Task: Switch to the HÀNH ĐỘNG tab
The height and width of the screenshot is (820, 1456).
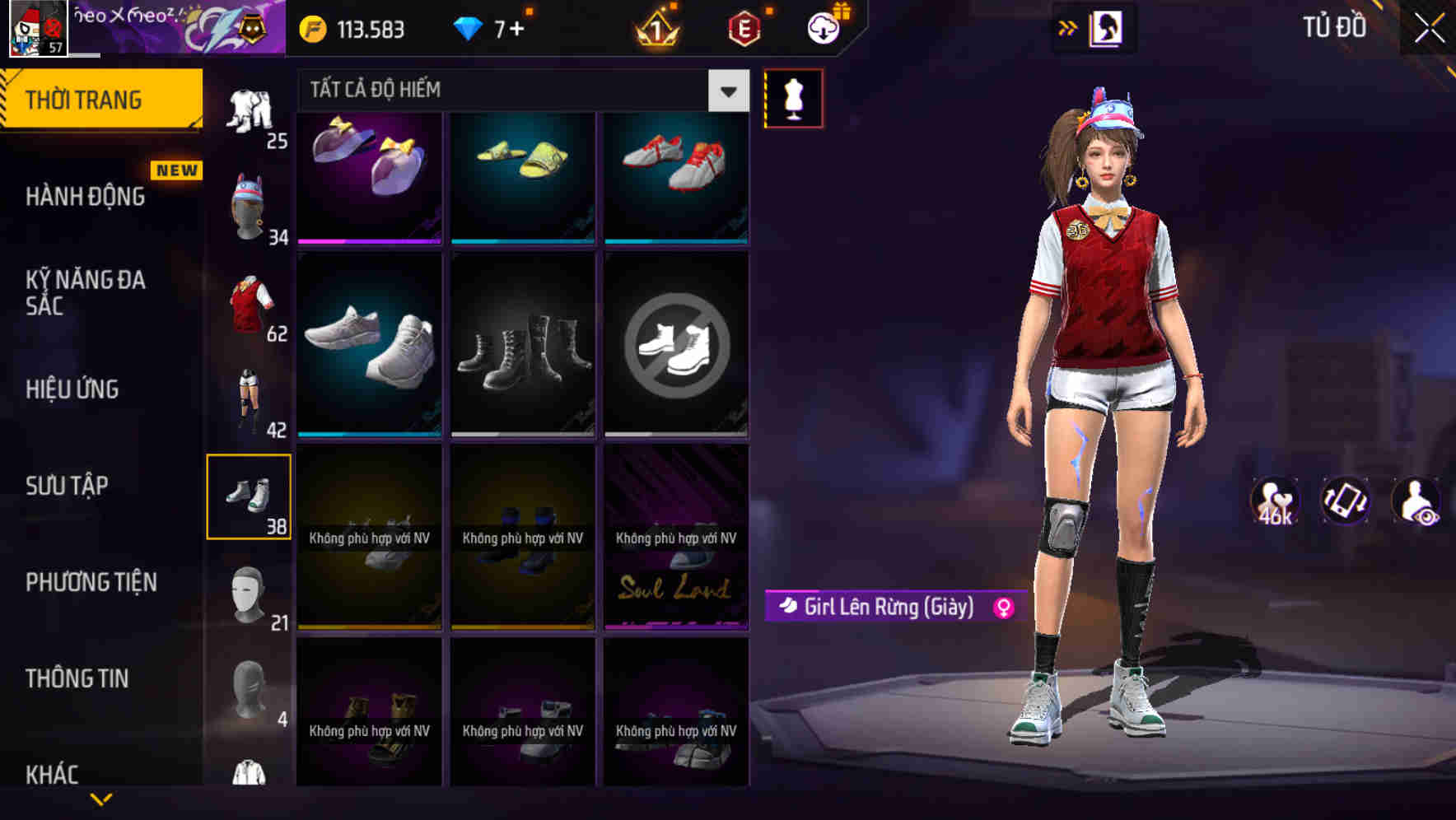Action: pos(85,196)
